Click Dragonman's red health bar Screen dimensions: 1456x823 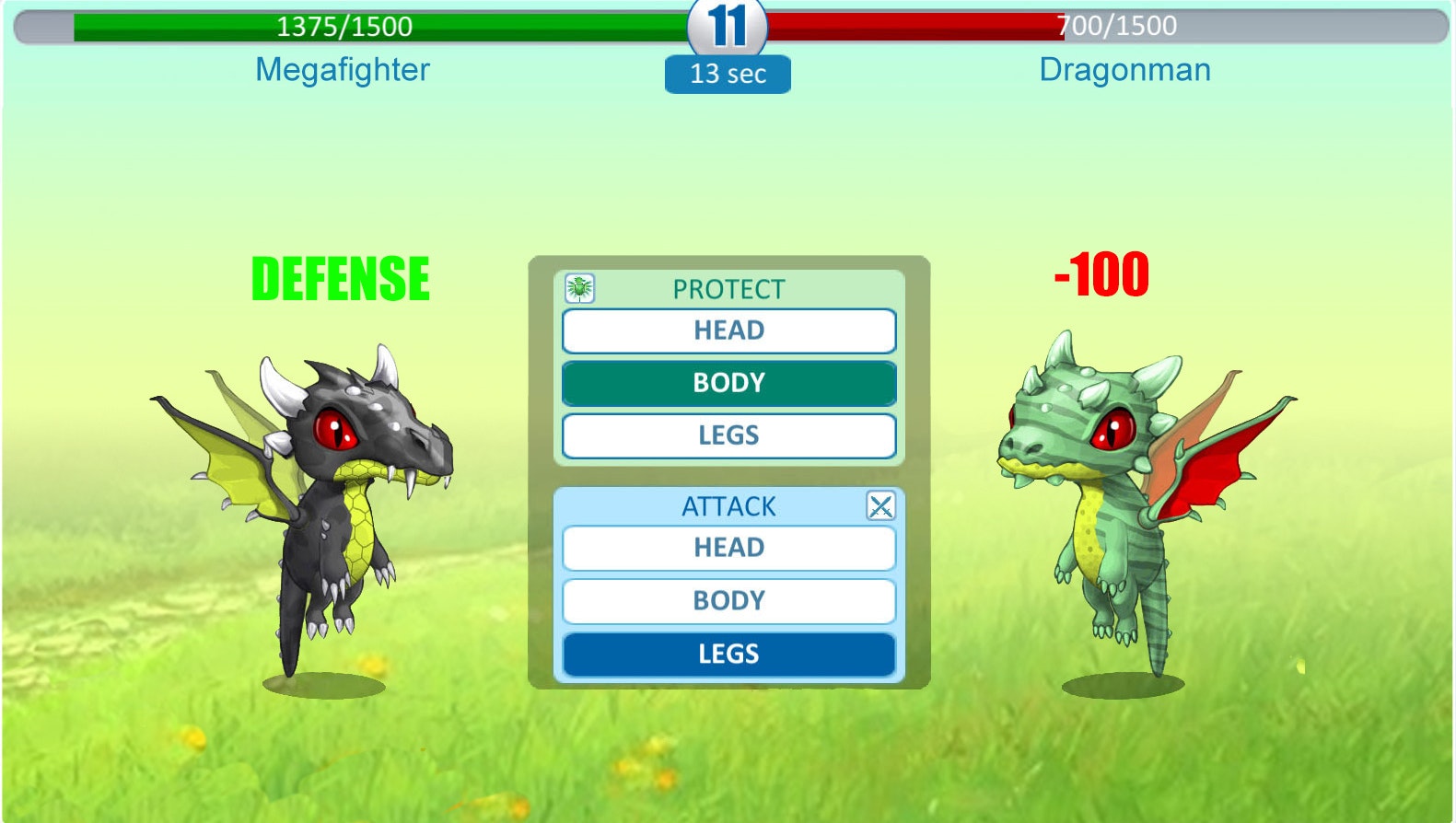[x=921, y=27]
